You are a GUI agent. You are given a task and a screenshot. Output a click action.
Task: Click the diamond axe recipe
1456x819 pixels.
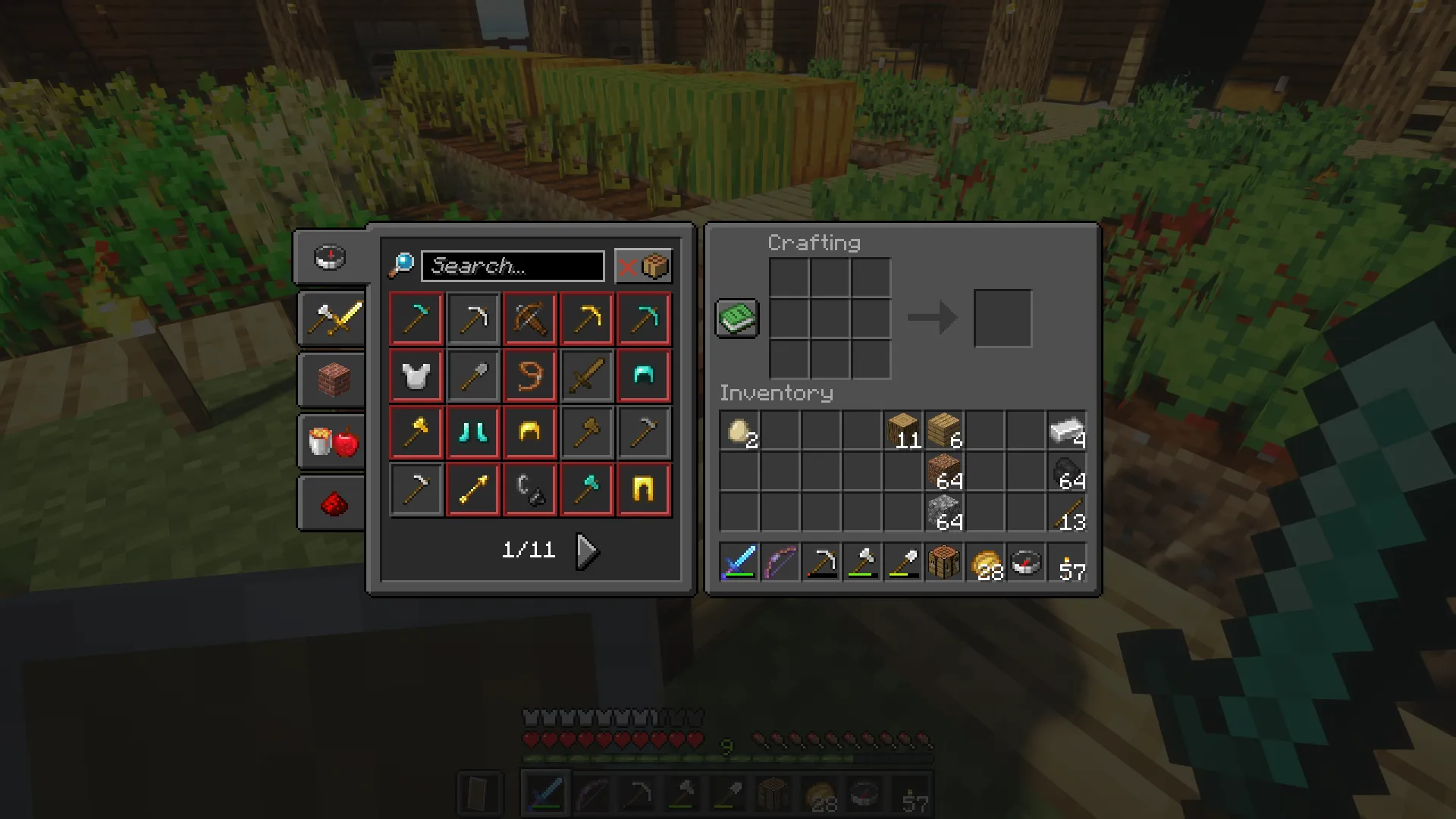tap(586, 488)
